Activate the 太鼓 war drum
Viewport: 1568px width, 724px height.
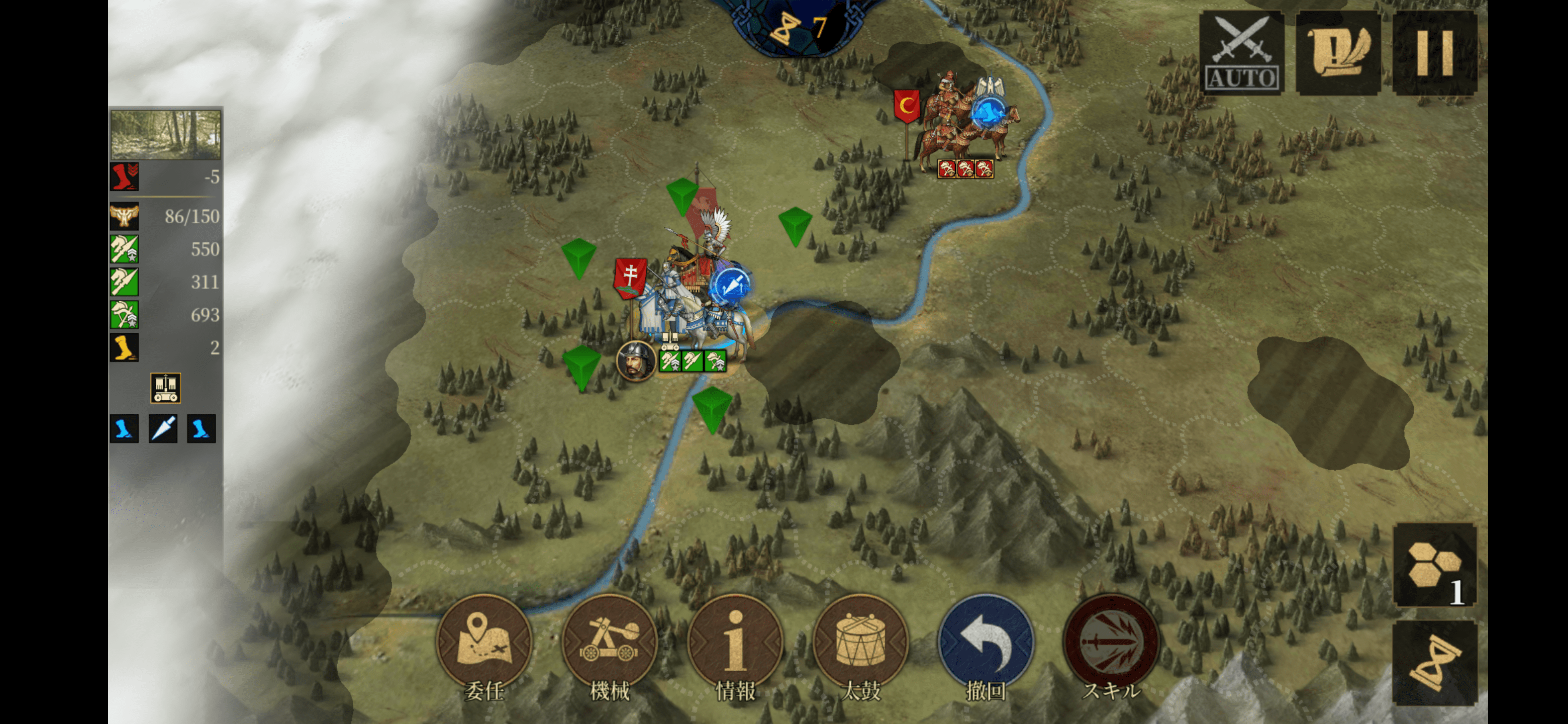click(x=861, y=643)
